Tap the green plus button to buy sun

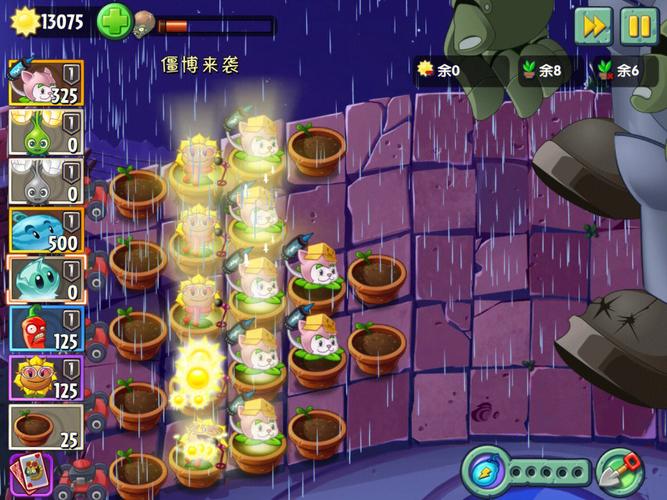[x=113, y=22]
